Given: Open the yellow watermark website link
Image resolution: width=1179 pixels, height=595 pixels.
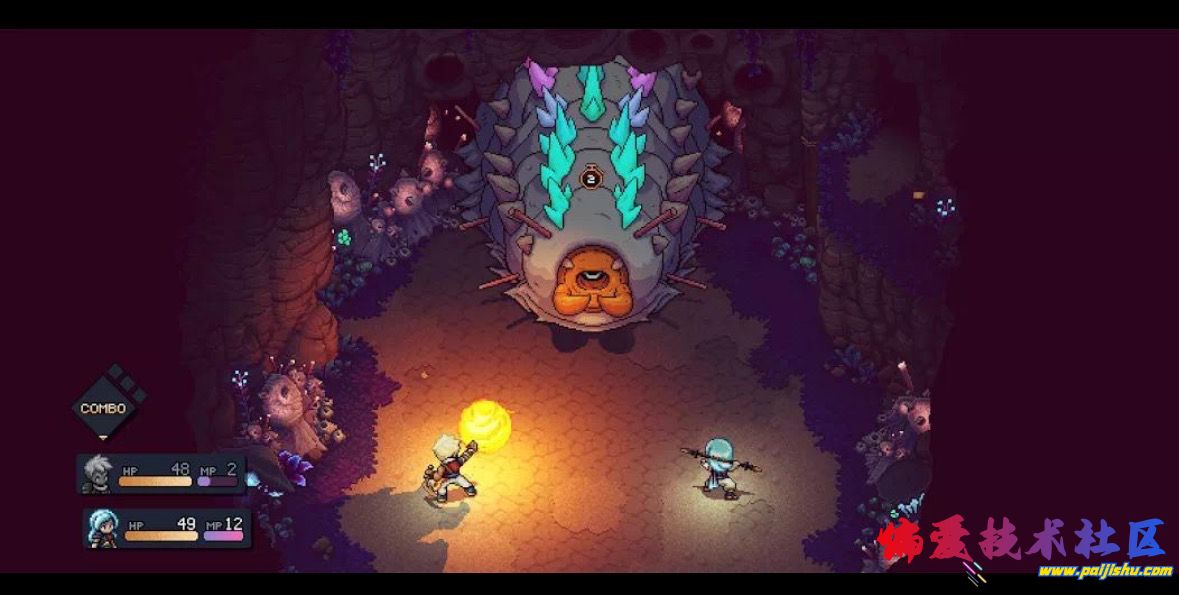Looking at the screenshot, I should (1104, 571).
